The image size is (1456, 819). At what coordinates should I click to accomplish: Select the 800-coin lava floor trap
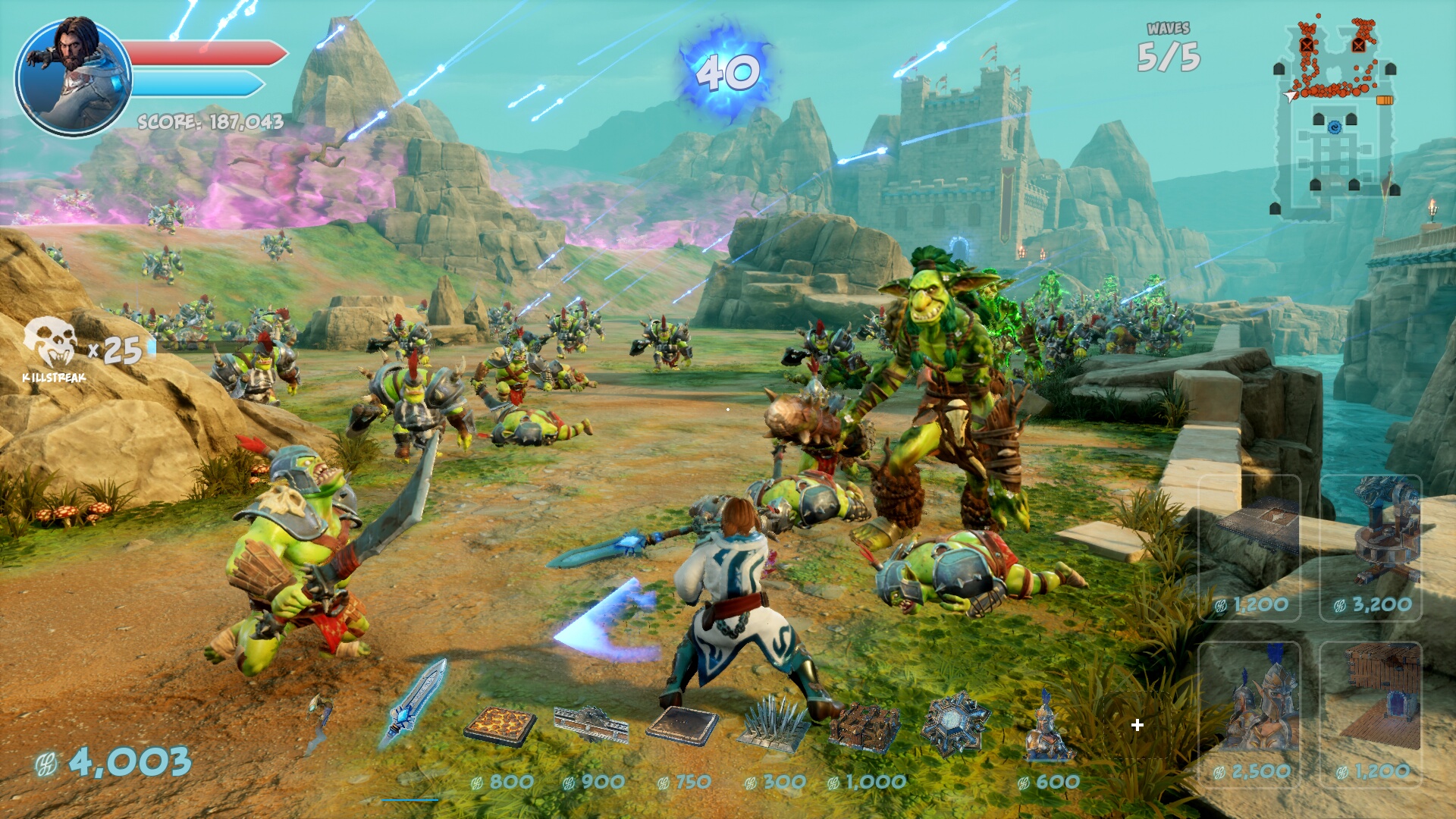[x=500, y=724]
